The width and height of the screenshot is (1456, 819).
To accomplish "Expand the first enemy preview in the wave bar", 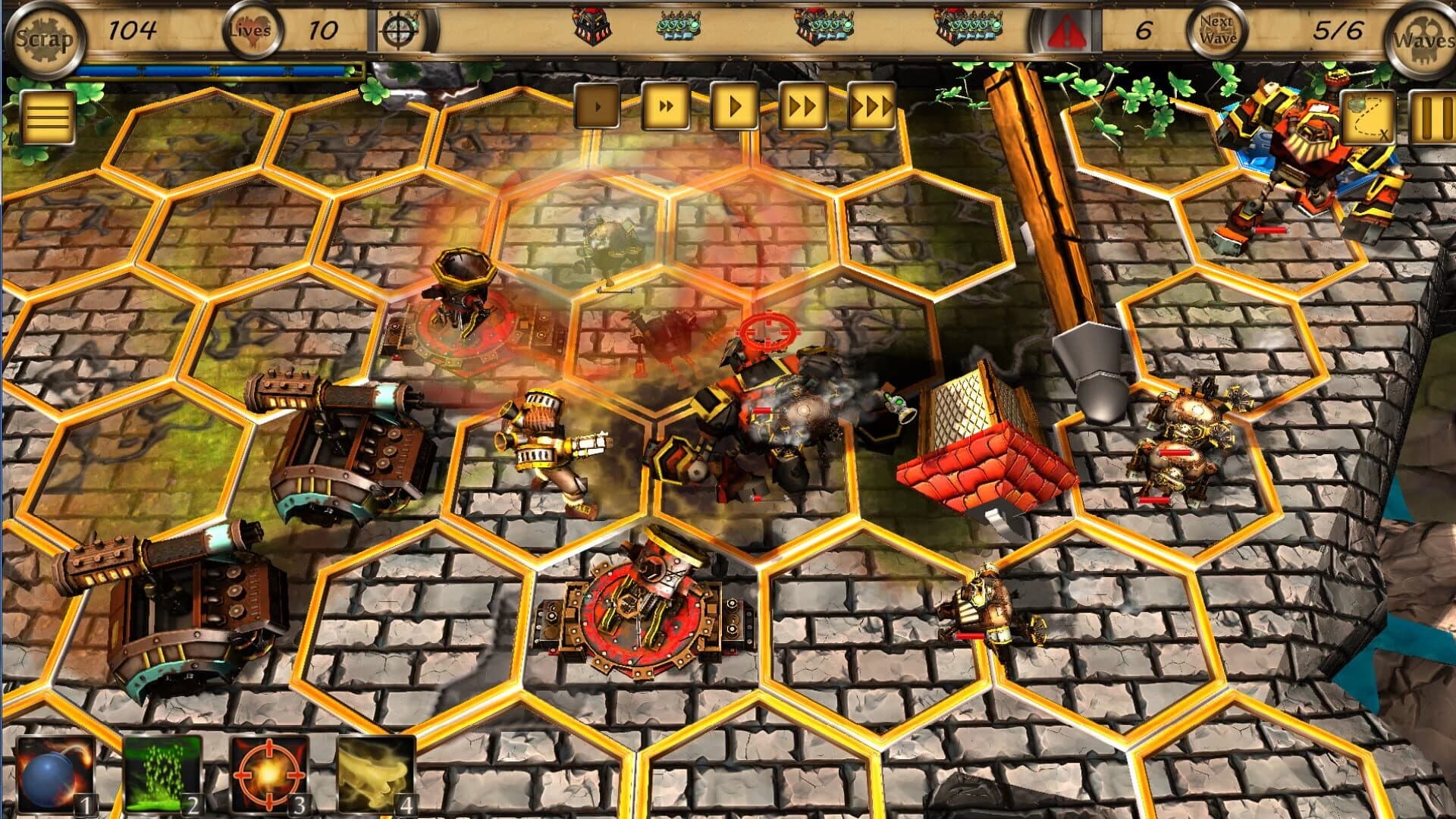I will [x=591, y=27].
